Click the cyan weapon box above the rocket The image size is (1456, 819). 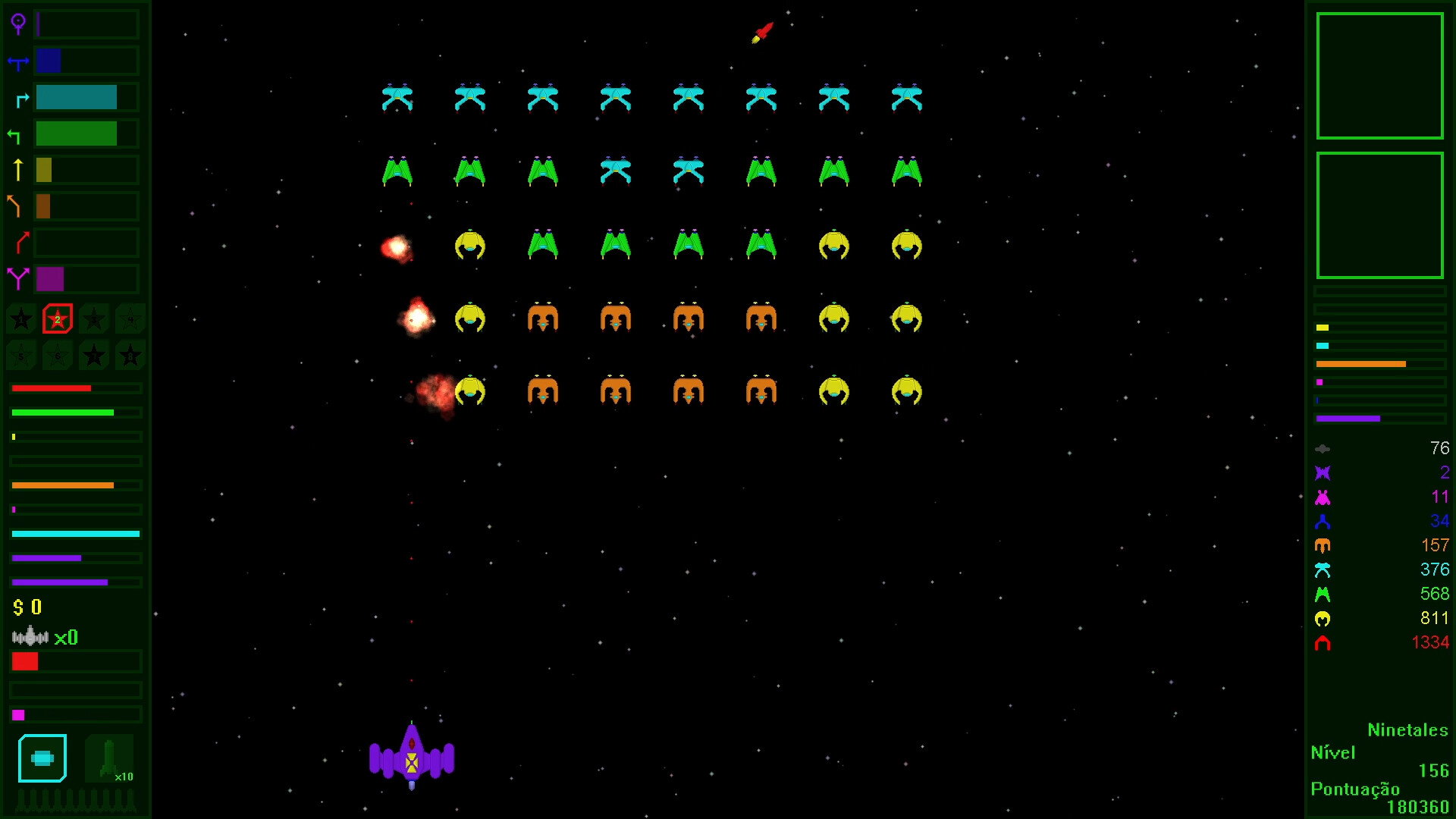(42, 757)
